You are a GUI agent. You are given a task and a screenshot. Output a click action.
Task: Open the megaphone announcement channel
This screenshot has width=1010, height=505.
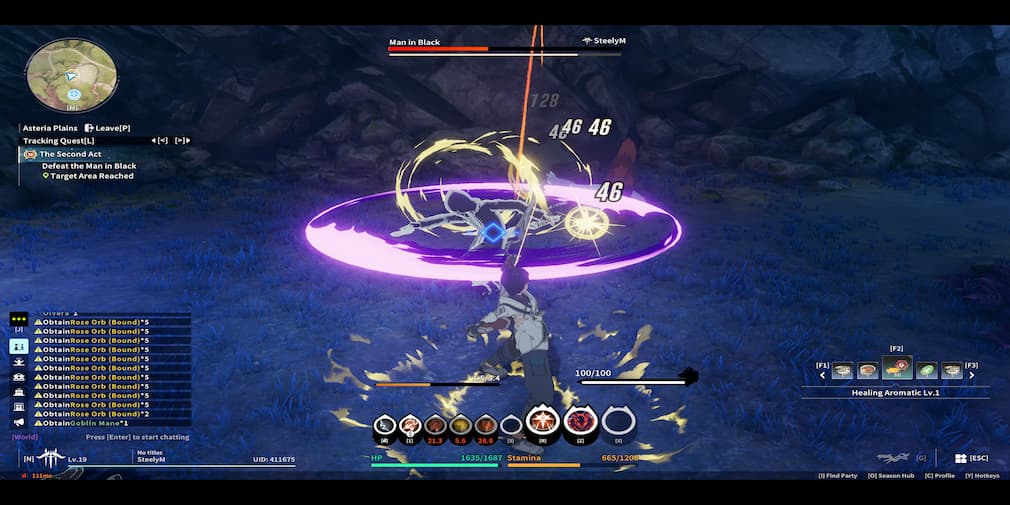19,422
